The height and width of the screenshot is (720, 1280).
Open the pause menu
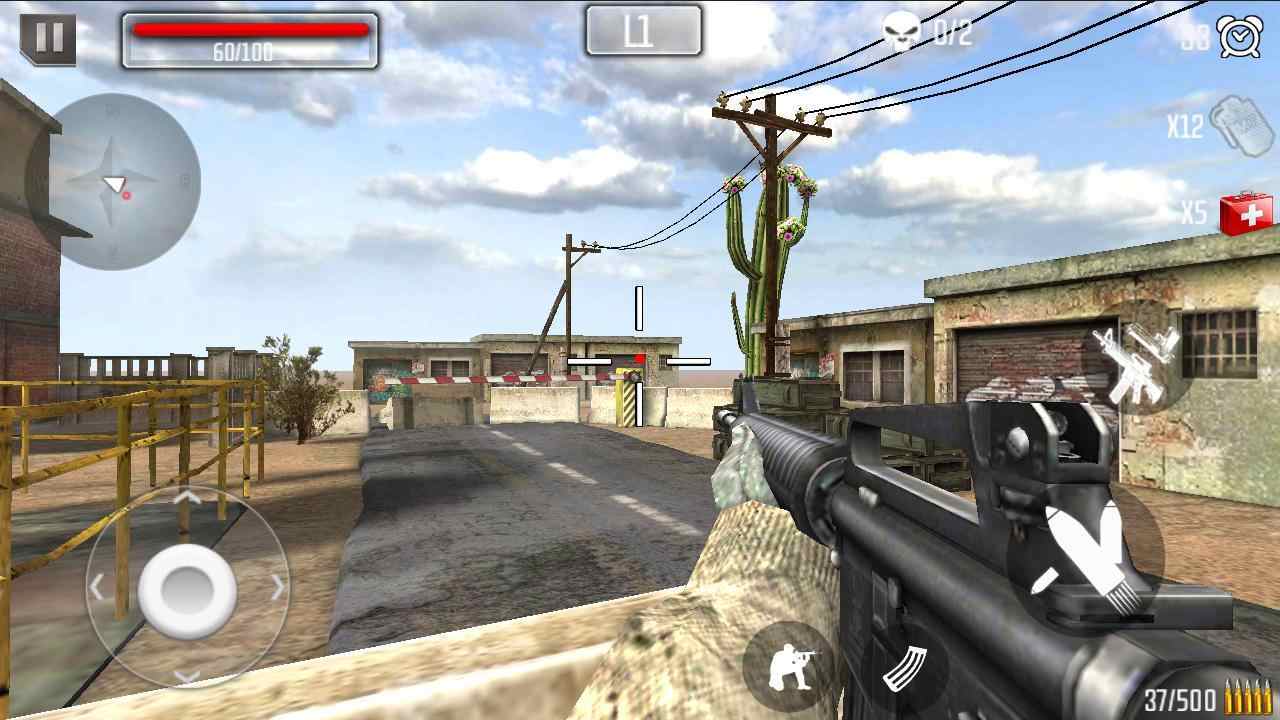[46, 38]
